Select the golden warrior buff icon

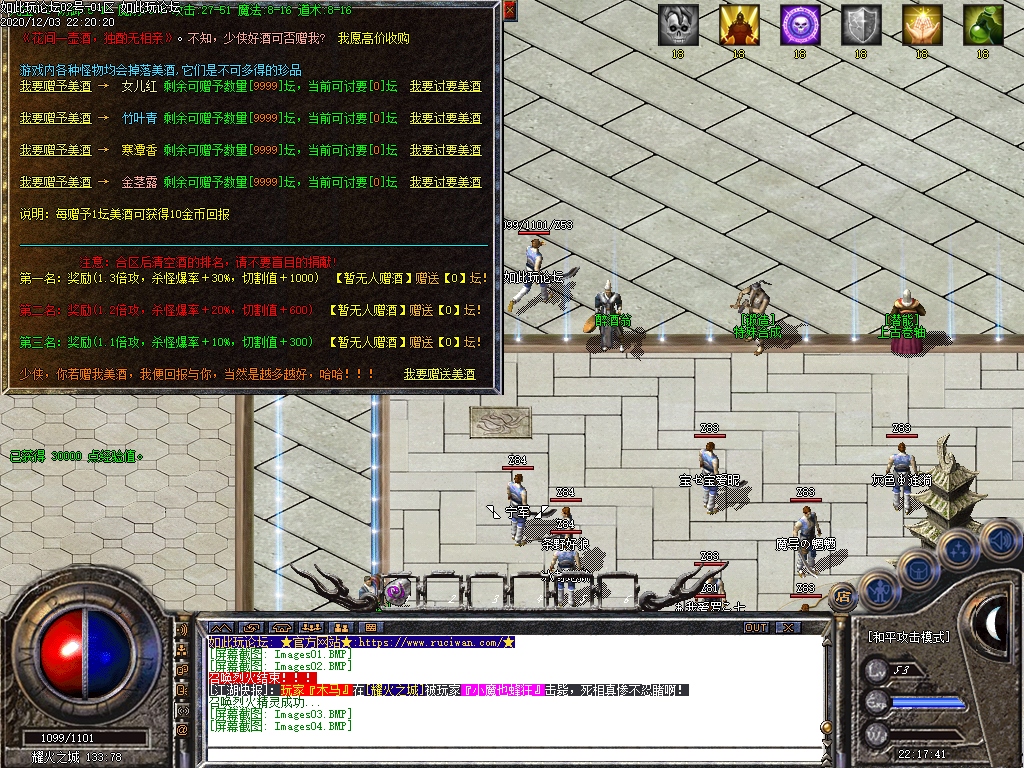tap(739, 25)
